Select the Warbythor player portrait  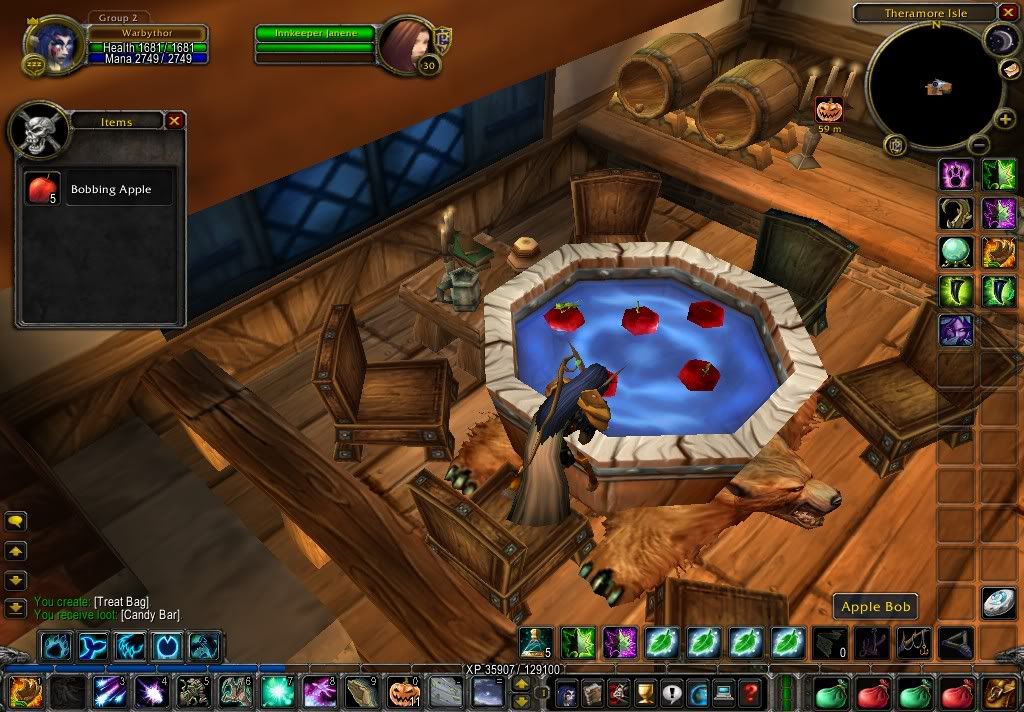[x=52, y=44]
